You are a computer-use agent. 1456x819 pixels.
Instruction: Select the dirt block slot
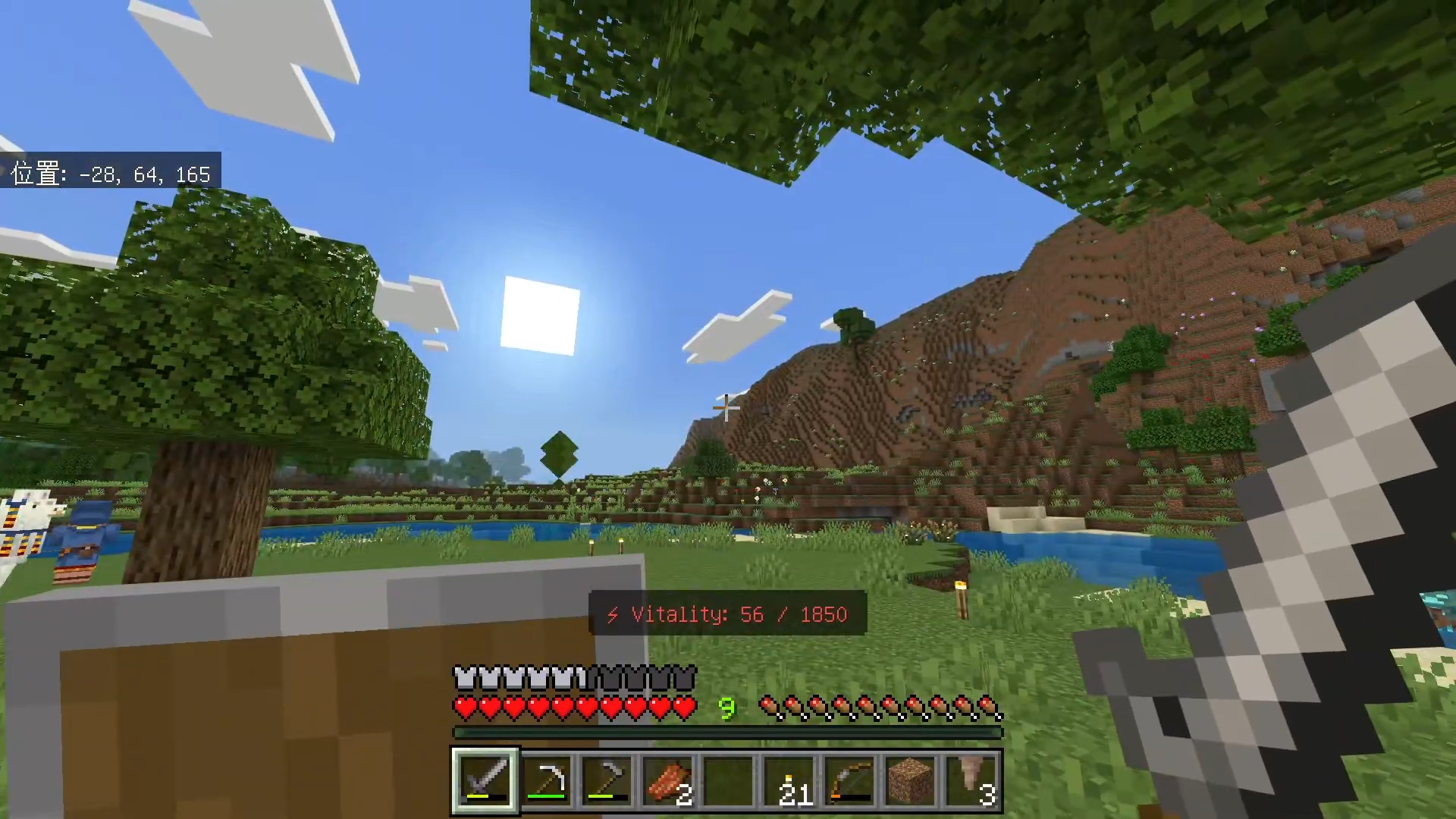[910, 780]
